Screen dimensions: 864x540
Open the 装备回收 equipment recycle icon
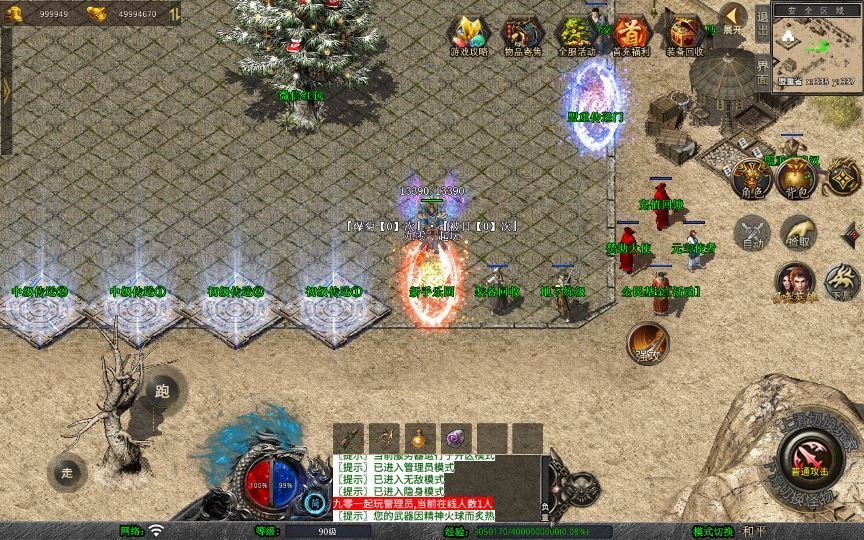pos(685,35)
